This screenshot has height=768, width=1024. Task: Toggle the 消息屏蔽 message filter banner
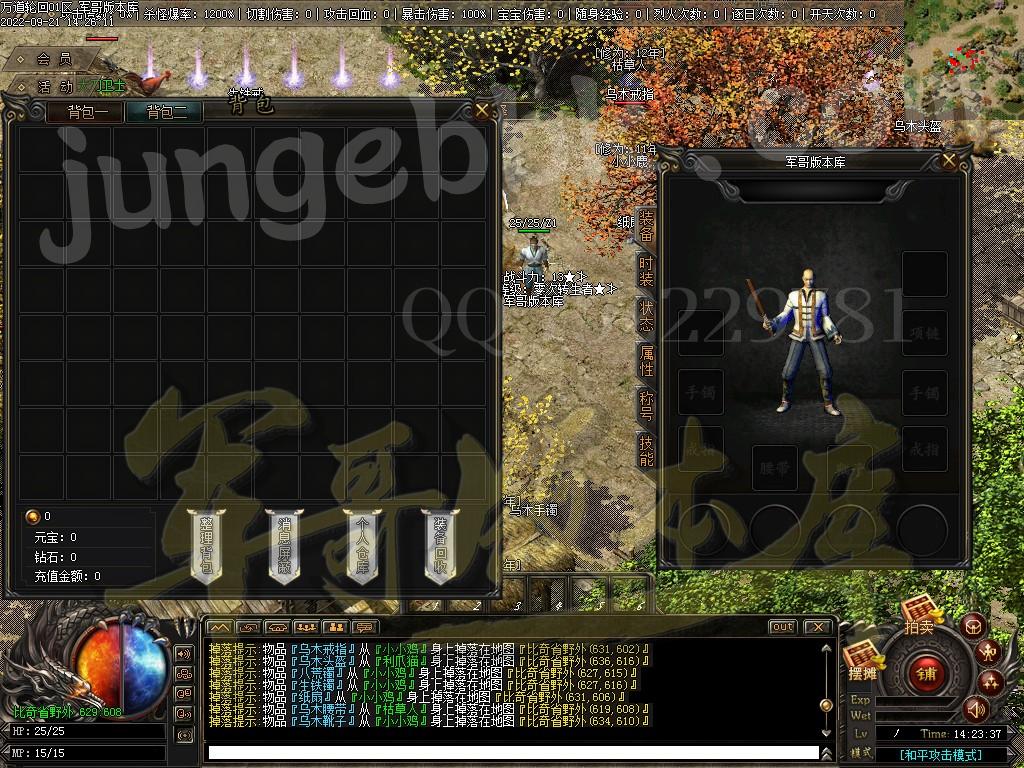(285, 545)
